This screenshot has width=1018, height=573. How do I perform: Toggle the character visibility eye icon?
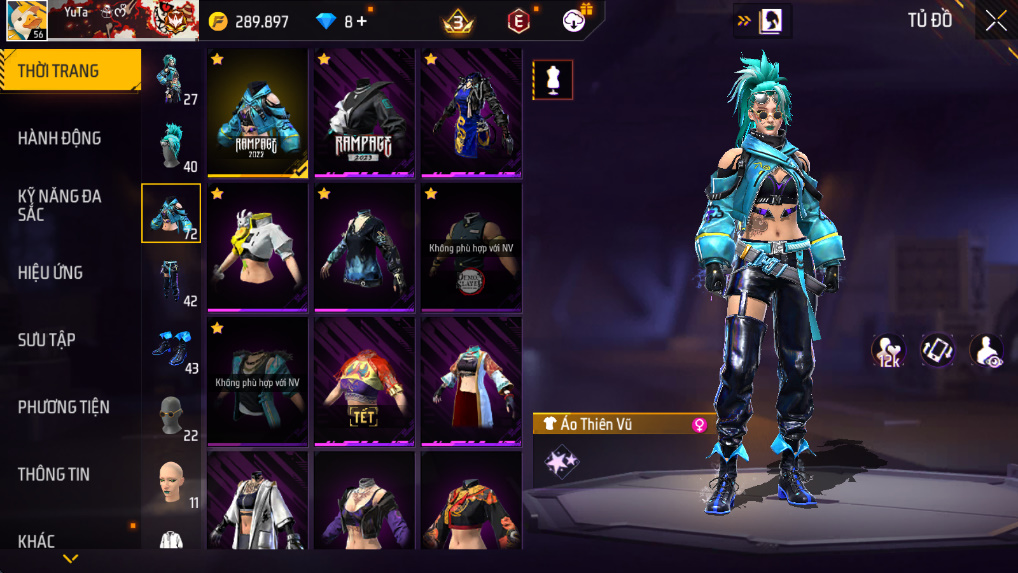(x=986, y=351)
